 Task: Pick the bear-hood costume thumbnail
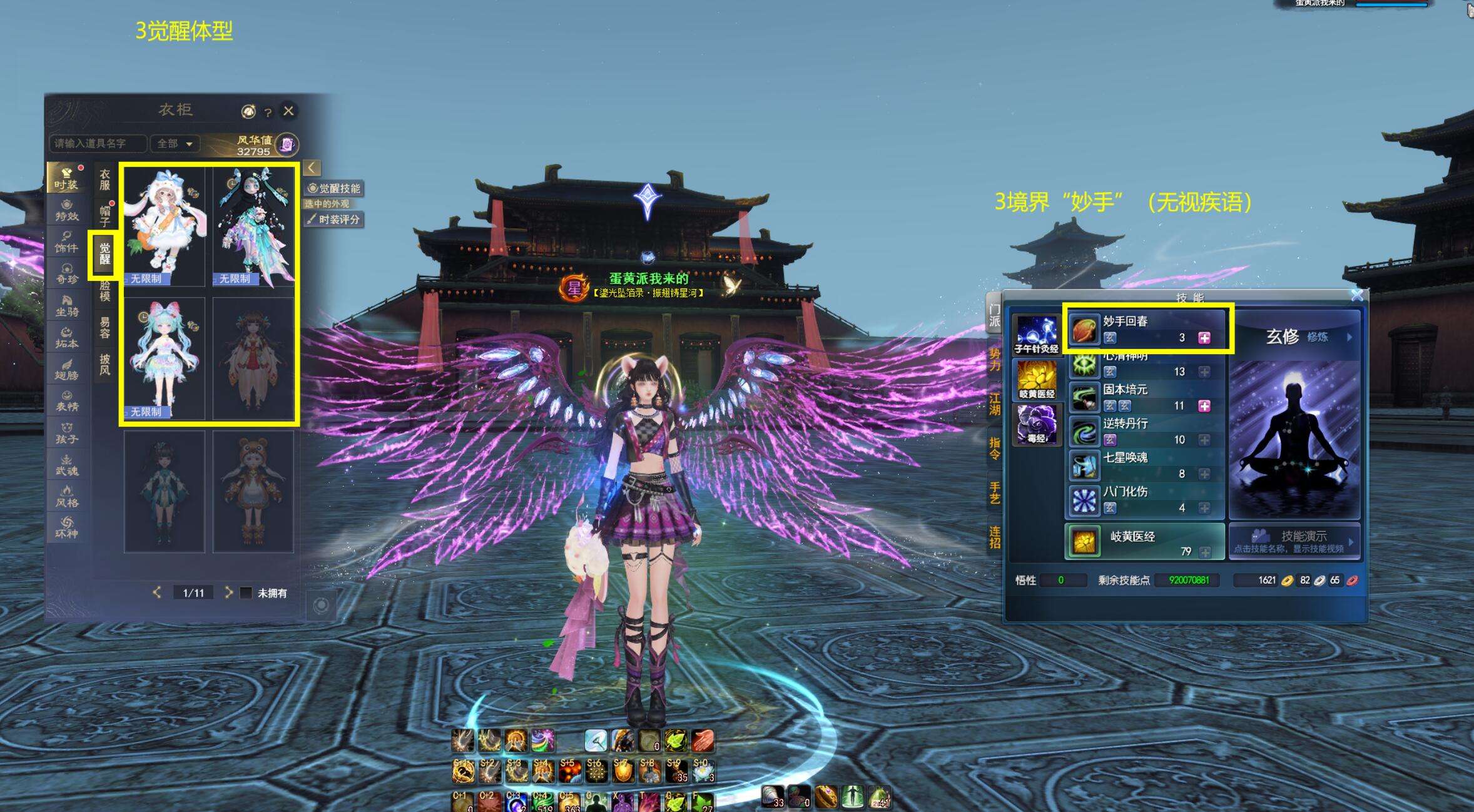(x=253, y=491)
